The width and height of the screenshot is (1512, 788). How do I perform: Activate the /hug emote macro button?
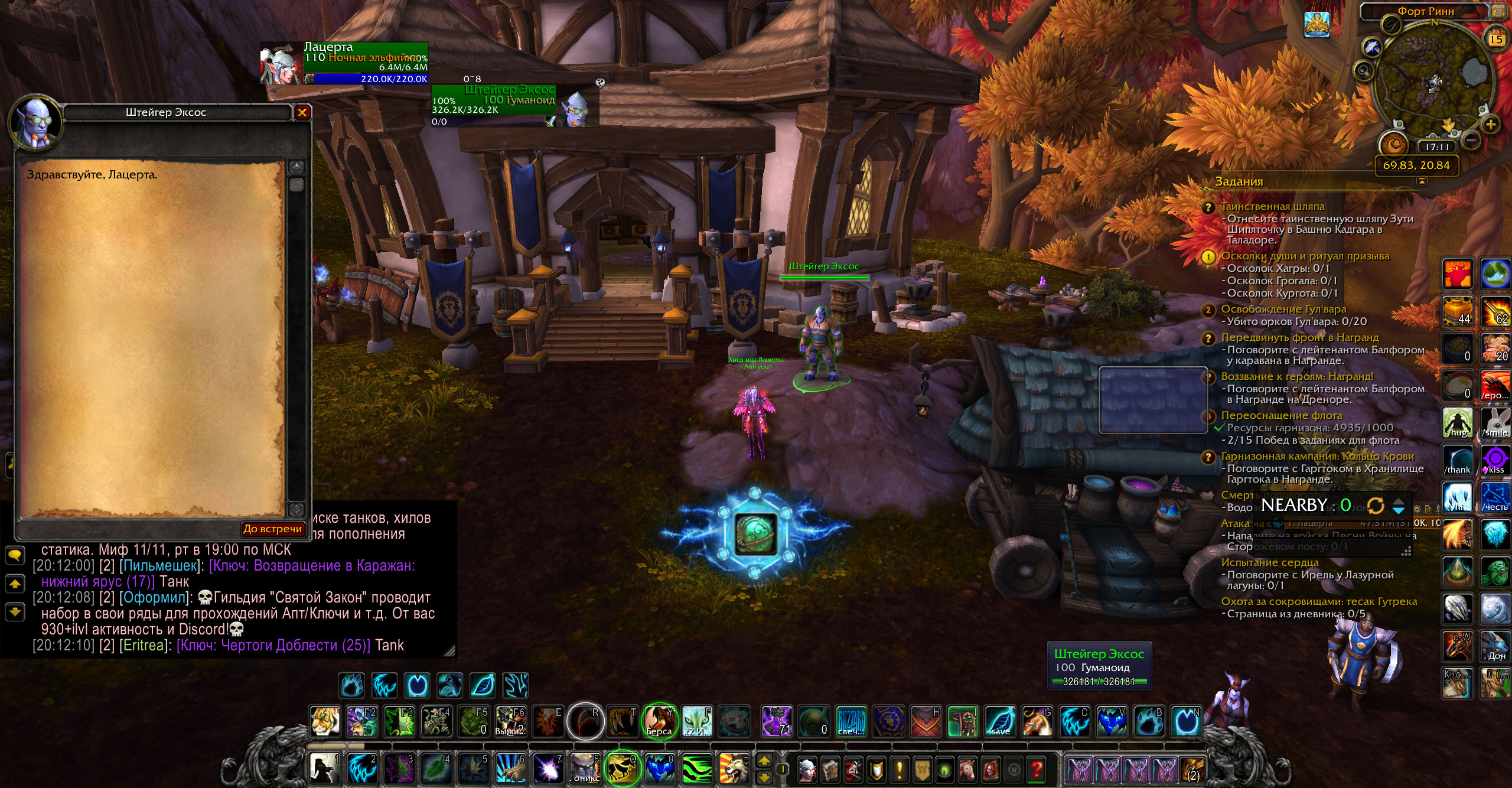point(1458,423)
